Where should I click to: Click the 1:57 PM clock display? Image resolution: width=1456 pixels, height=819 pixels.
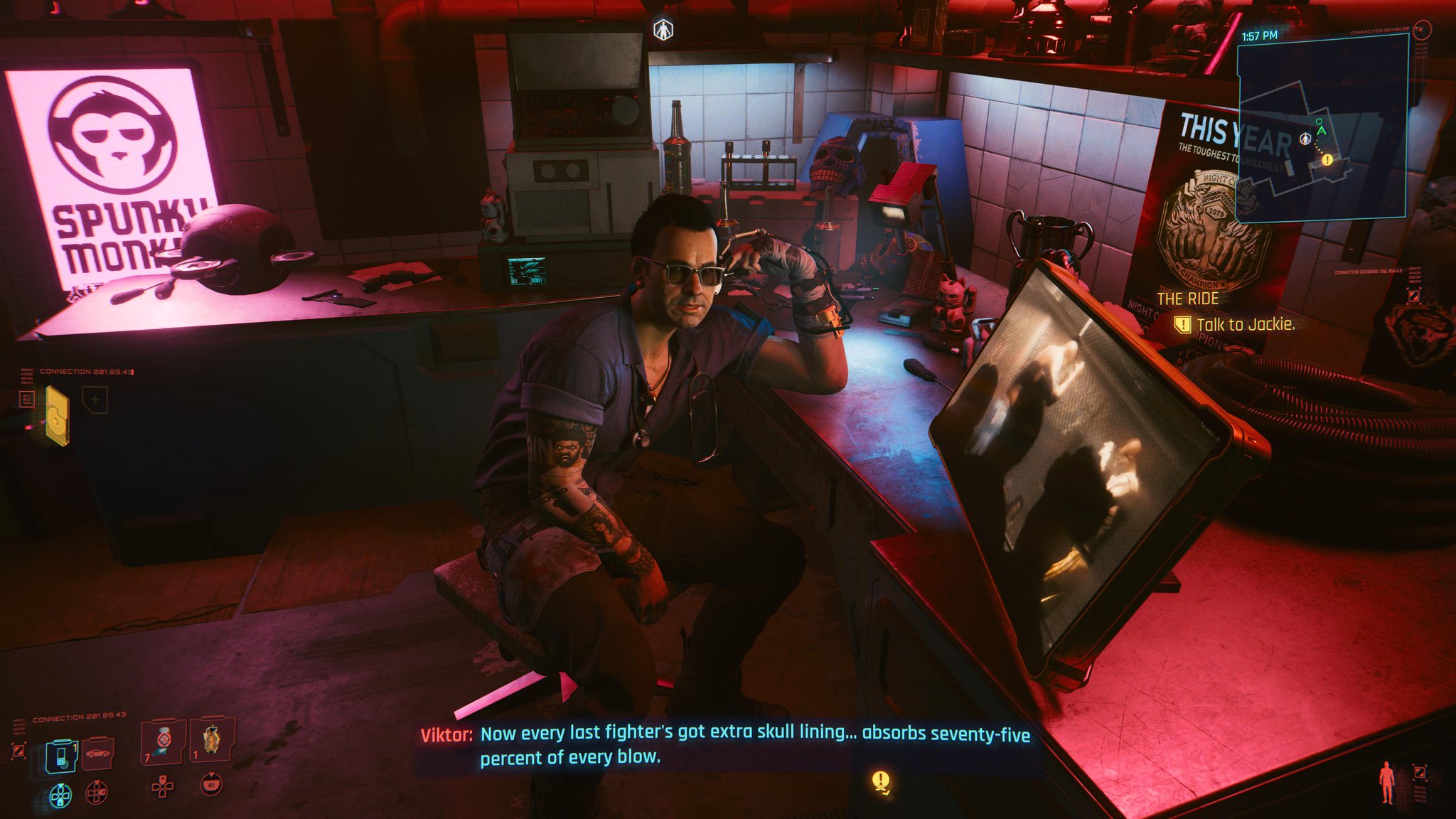pyautogui.click(x=1260, y=36)
